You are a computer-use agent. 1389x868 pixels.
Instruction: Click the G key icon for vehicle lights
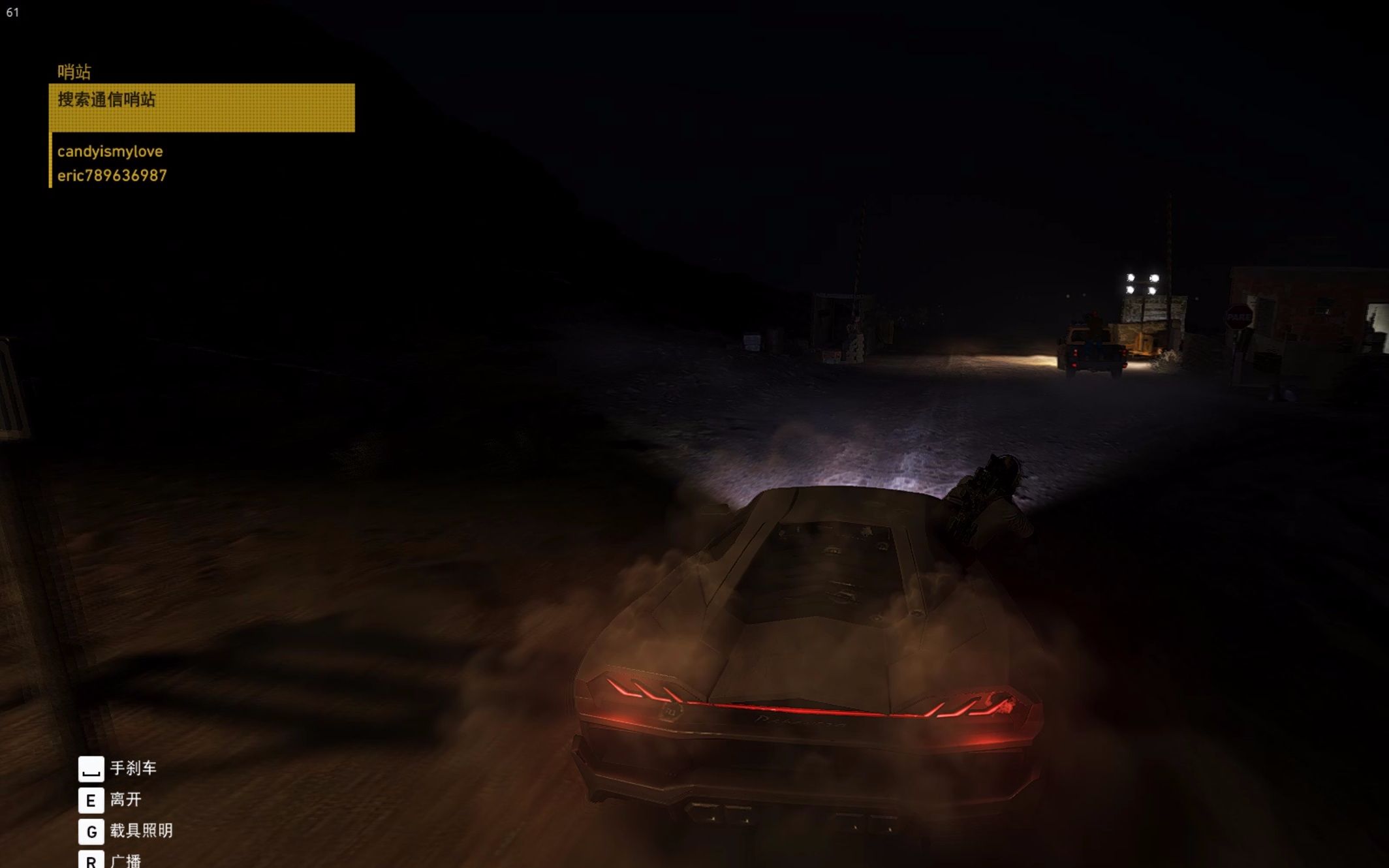91,833
